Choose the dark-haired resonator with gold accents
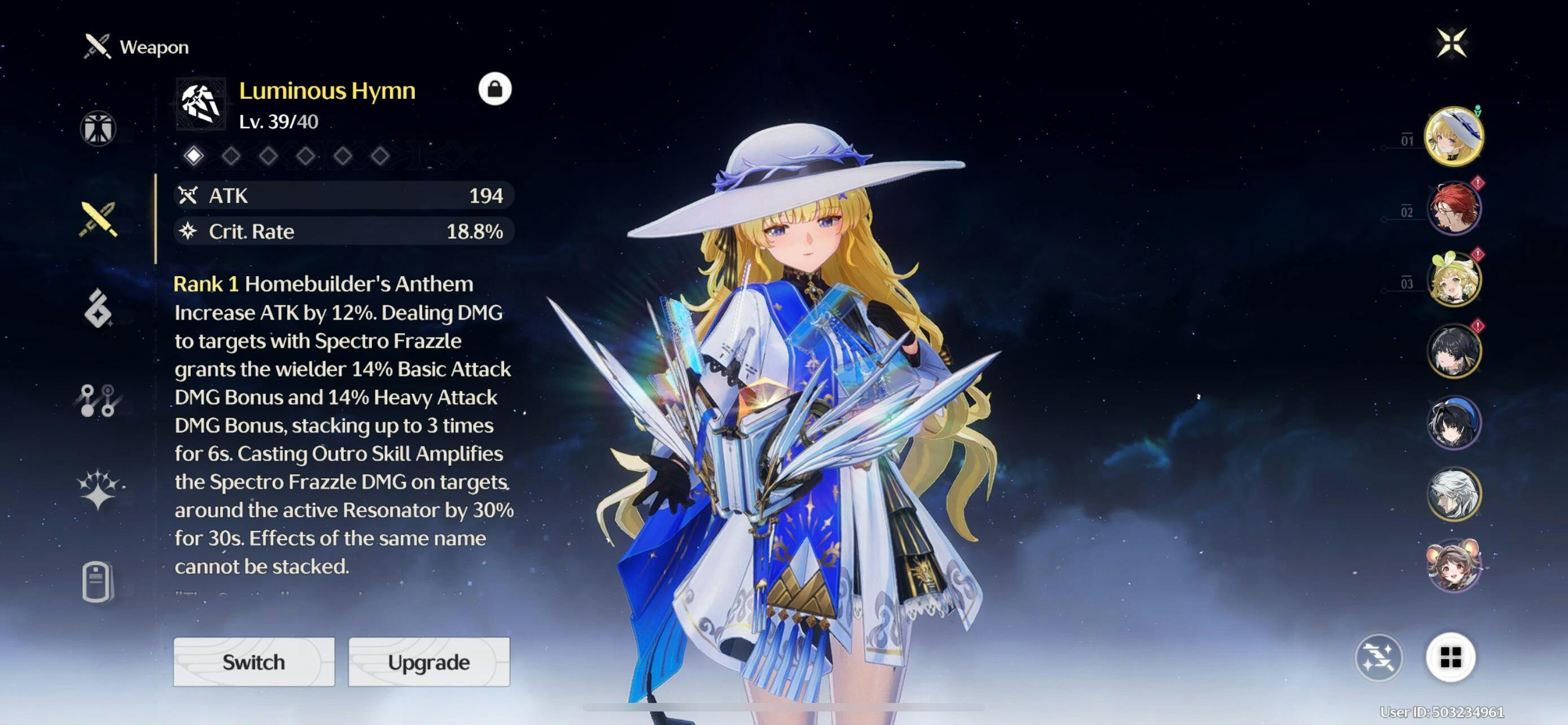Viewport: 1568px width, 725px height. click(1453, 351)
